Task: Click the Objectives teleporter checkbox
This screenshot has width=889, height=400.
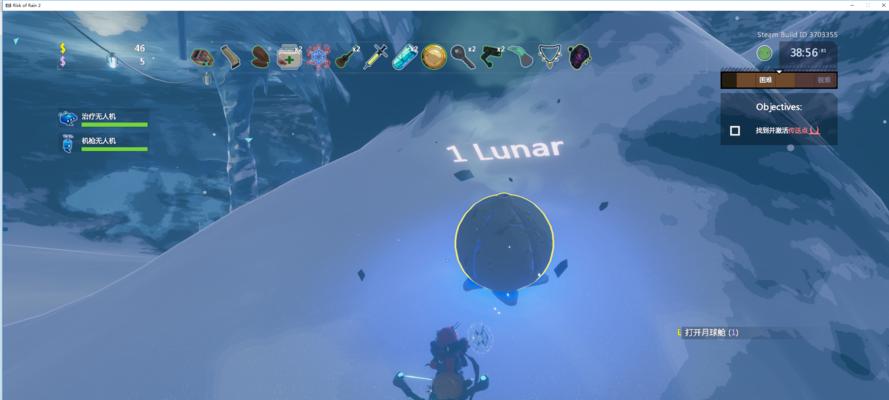Action: (x=735, y=131)
